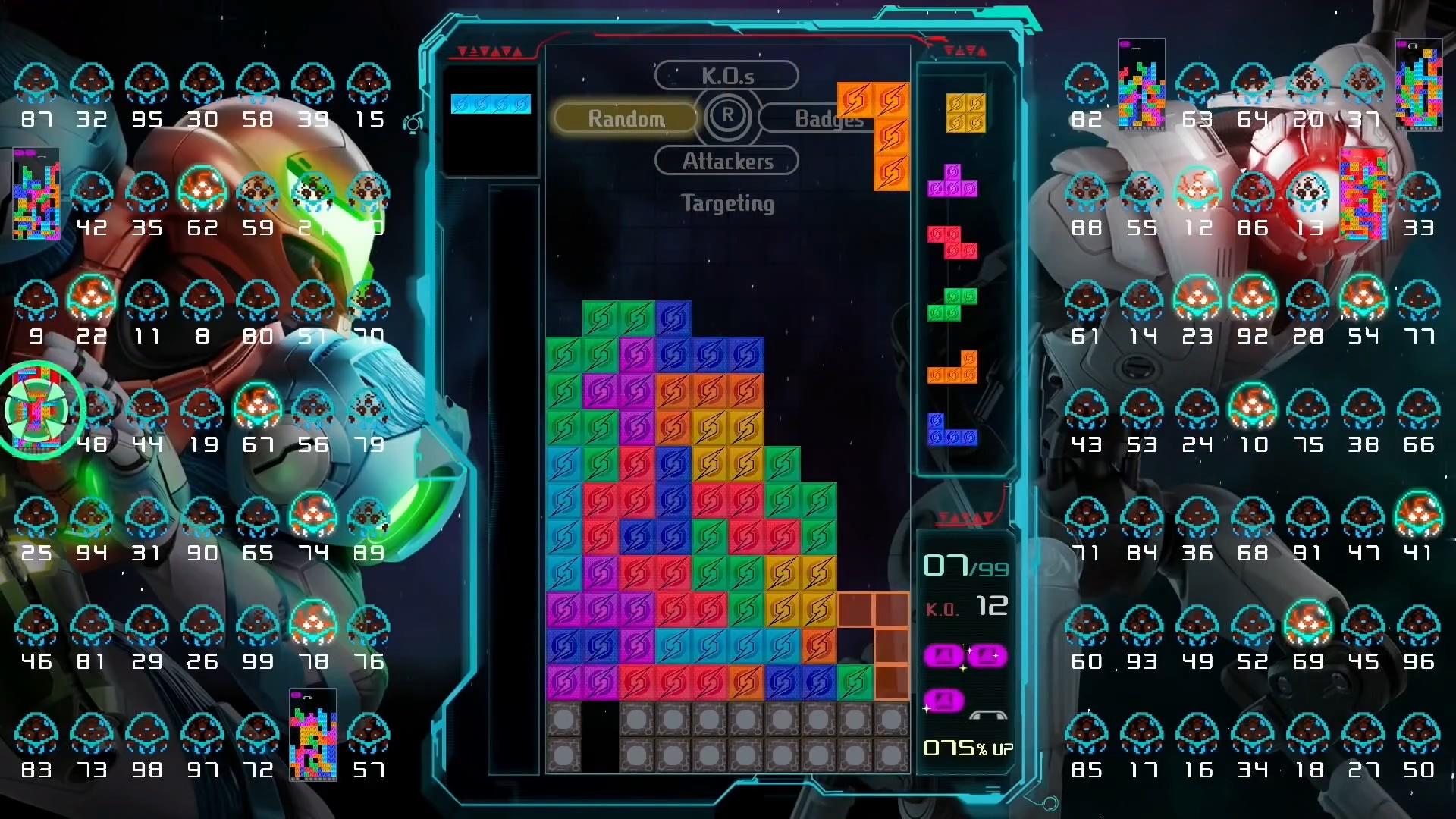Select the K.O.s targeting strategy

[x=726, y=75]
